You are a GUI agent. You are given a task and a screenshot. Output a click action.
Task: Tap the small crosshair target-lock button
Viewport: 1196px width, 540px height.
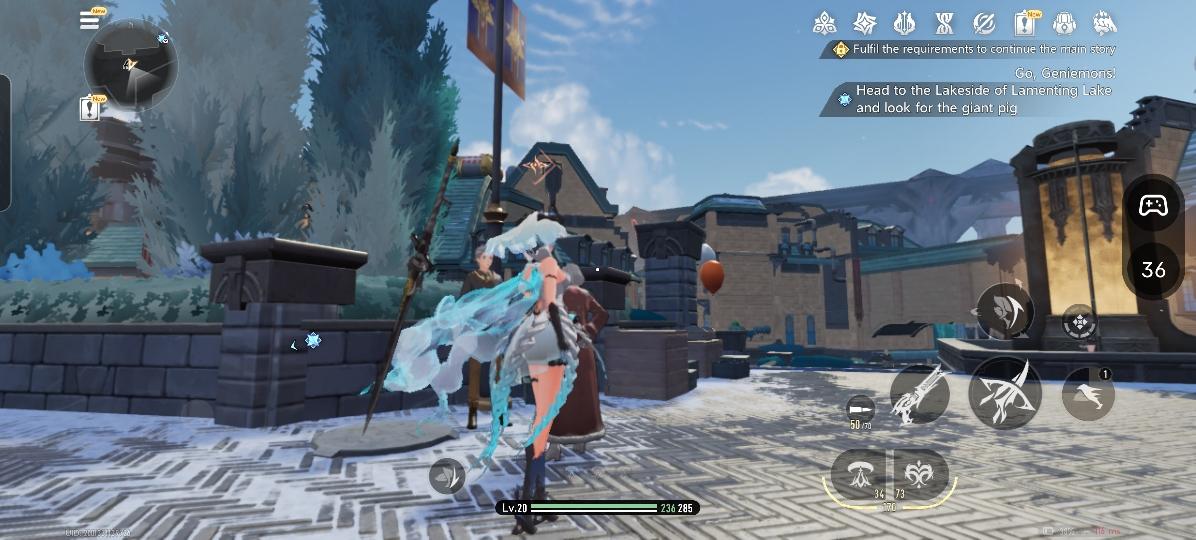1079,323
